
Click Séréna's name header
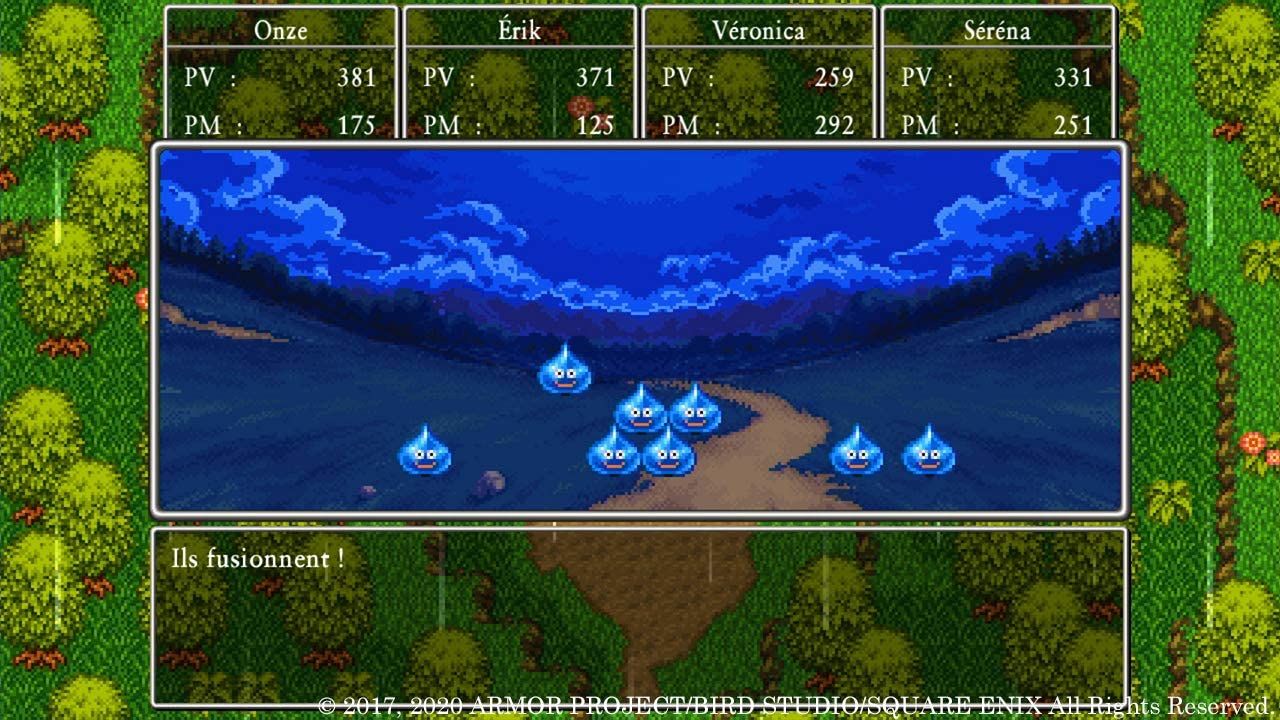click(998, 30)
